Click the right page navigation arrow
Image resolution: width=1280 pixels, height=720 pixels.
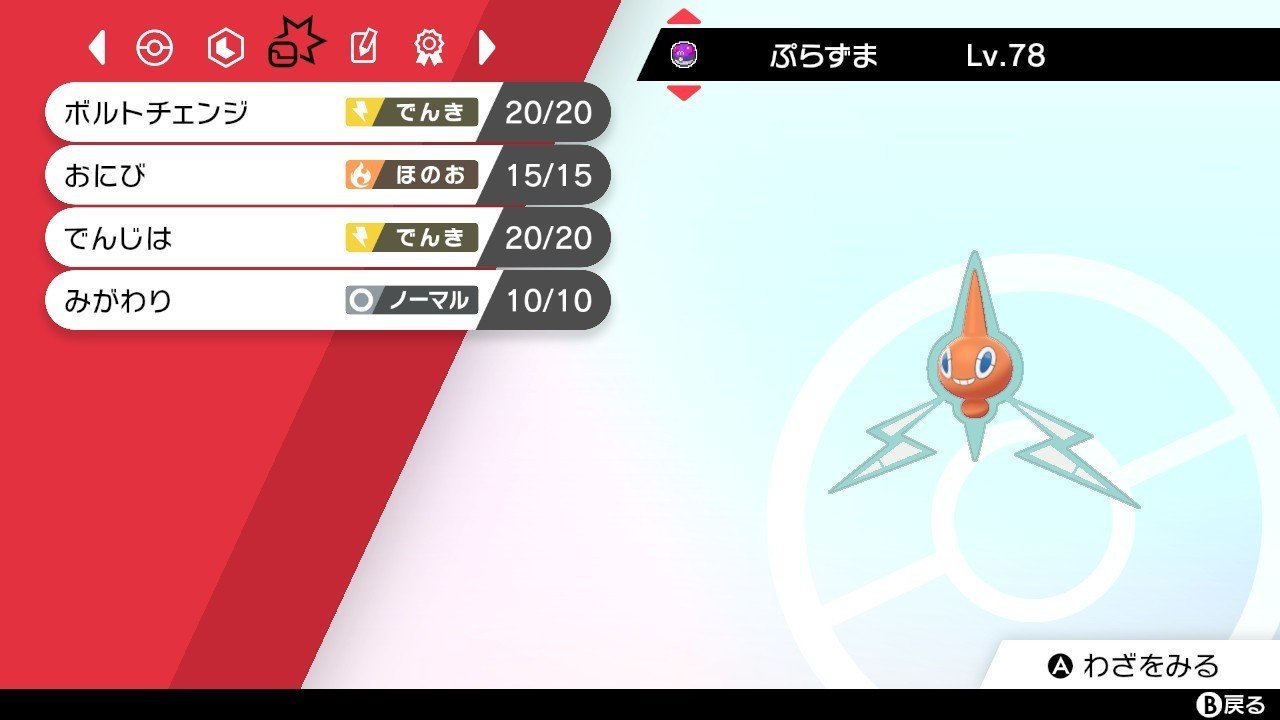pyautogui.click(x=486, y=46)
